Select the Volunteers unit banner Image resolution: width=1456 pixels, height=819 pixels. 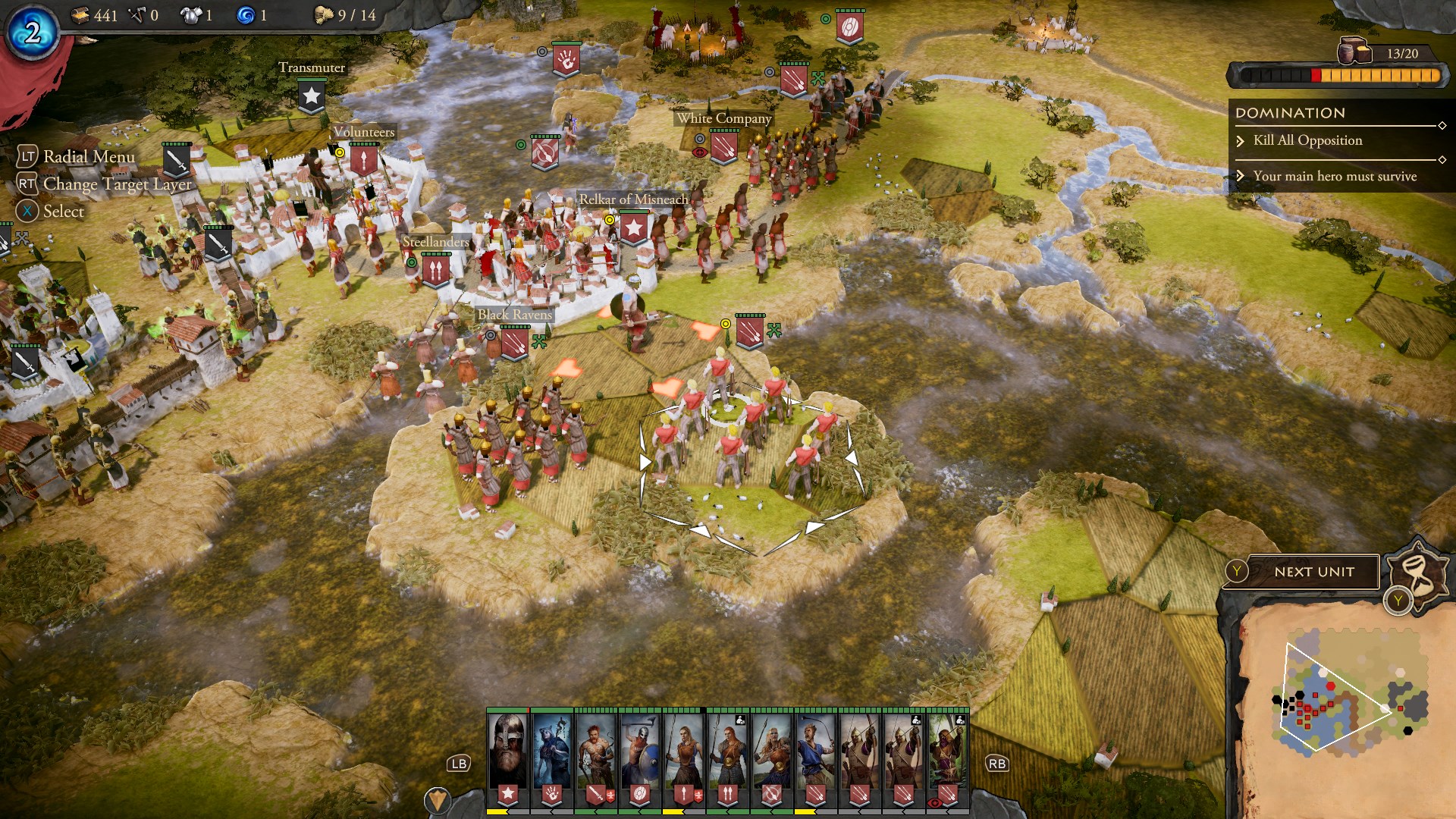[x=363, y=159]
